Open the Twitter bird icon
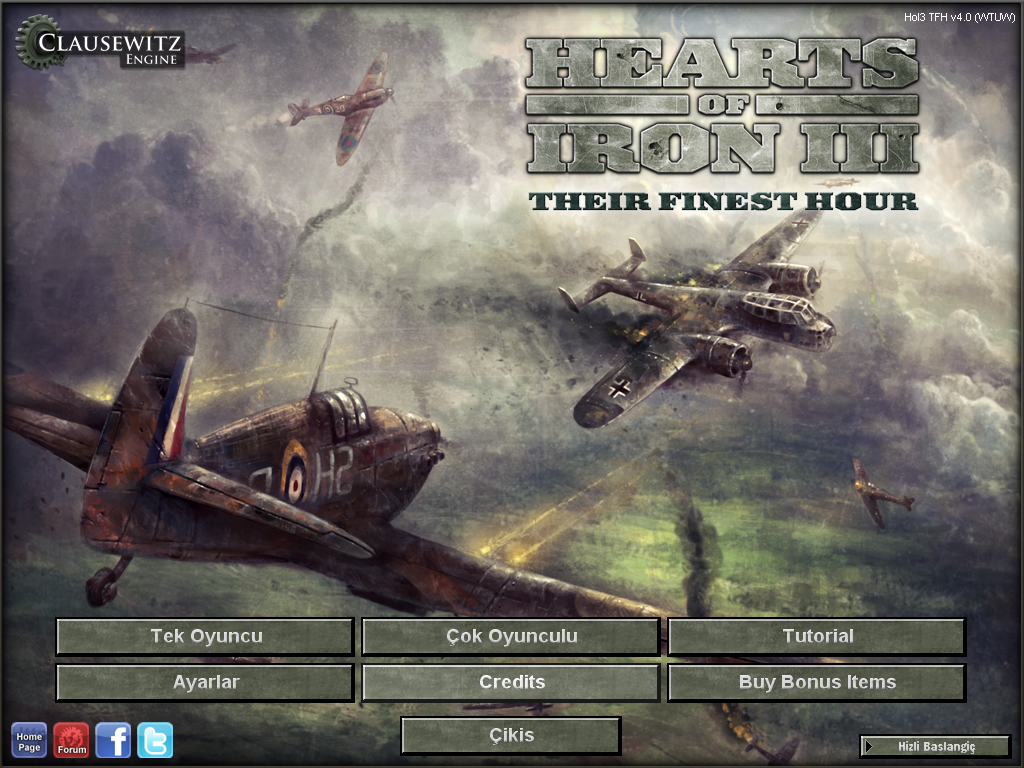The image size is (1024, 768). point(155,741)
